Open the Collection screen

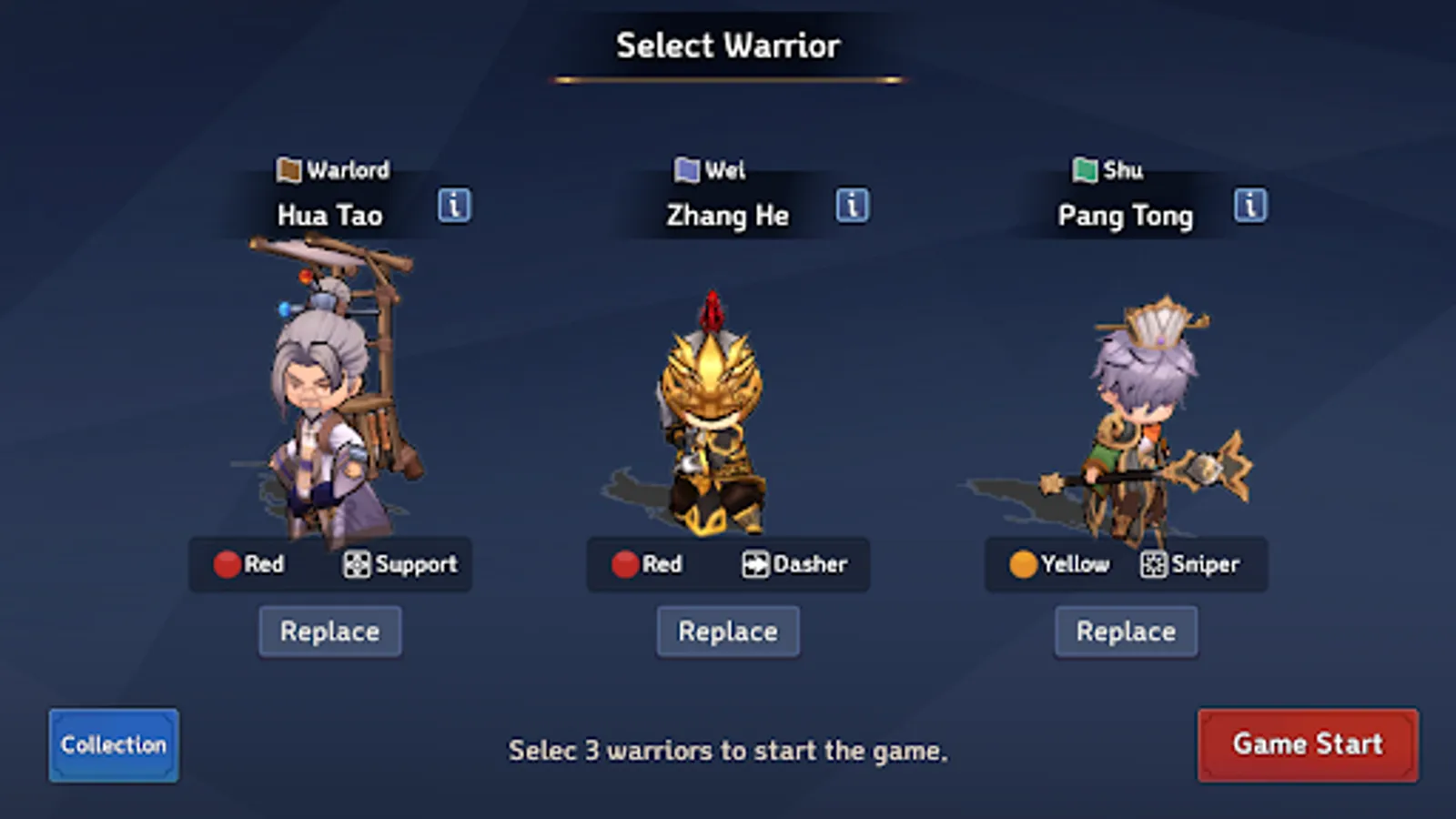pyautogui.click(x=113, y=744)
